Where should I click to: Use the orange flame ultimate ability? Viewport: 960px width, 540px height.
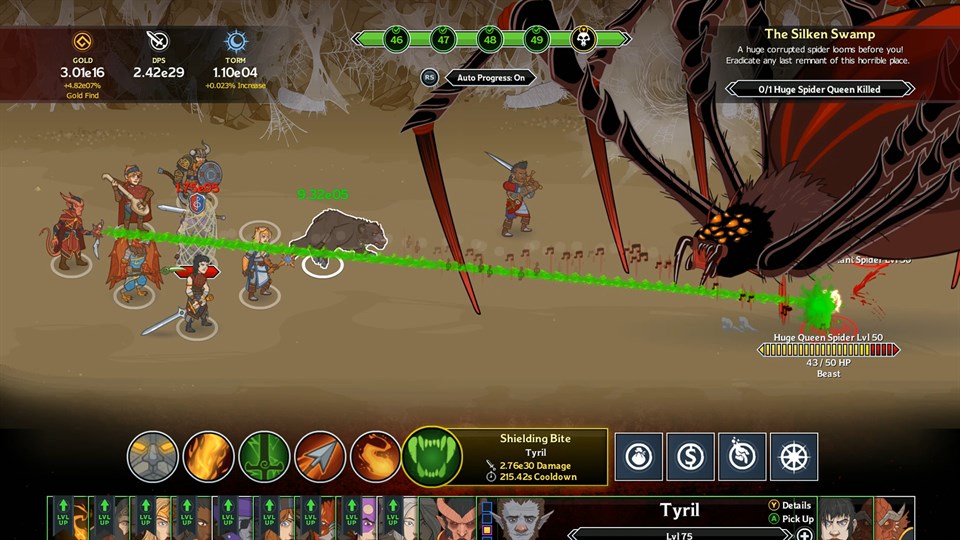(209, 457)
